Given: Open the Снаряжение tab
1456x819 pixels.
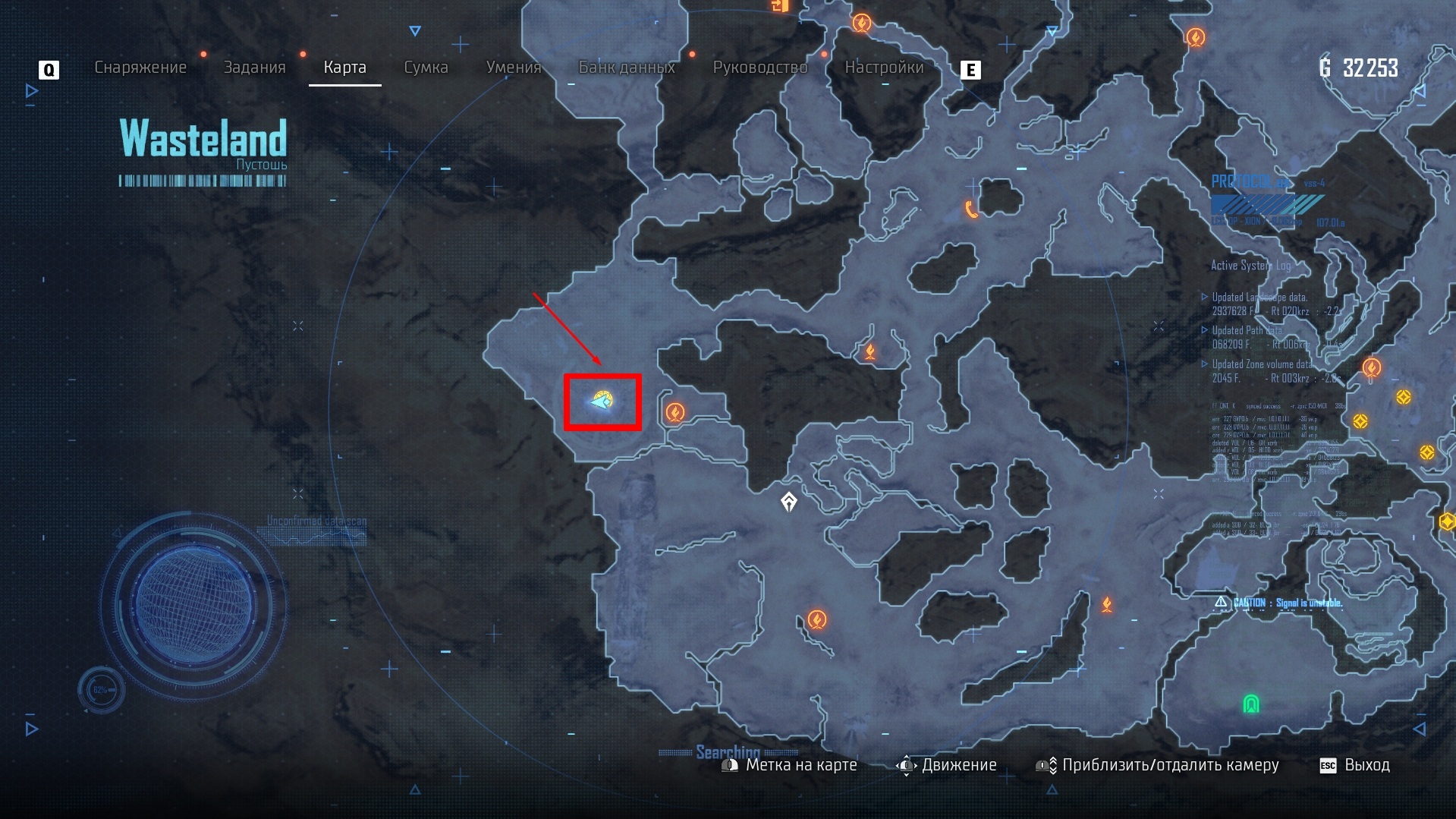Looking at the screenshot, I should point(140,68).
